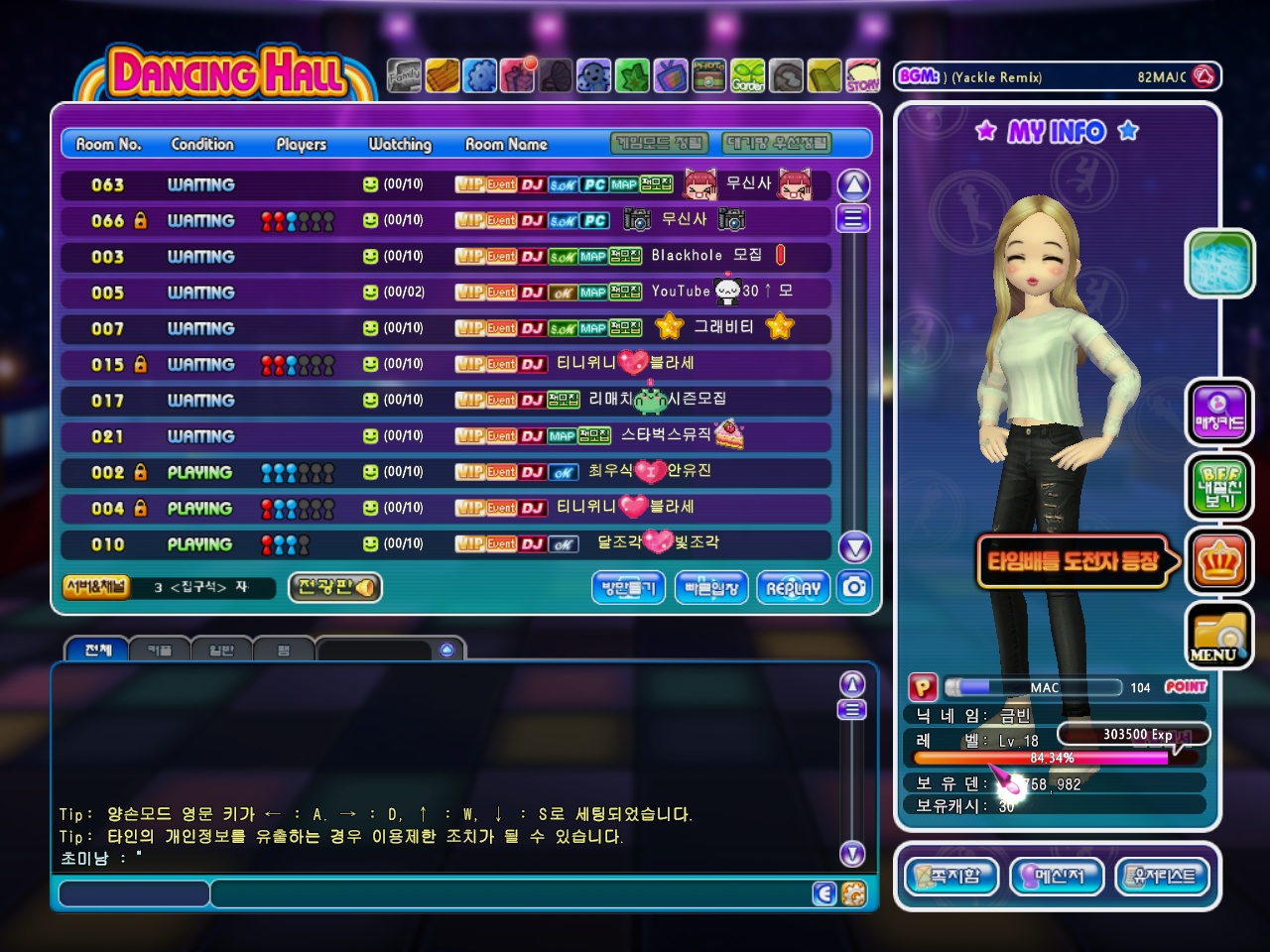Open the gift box icon with red notification
1270x952 pixels.
click(518, 75)
